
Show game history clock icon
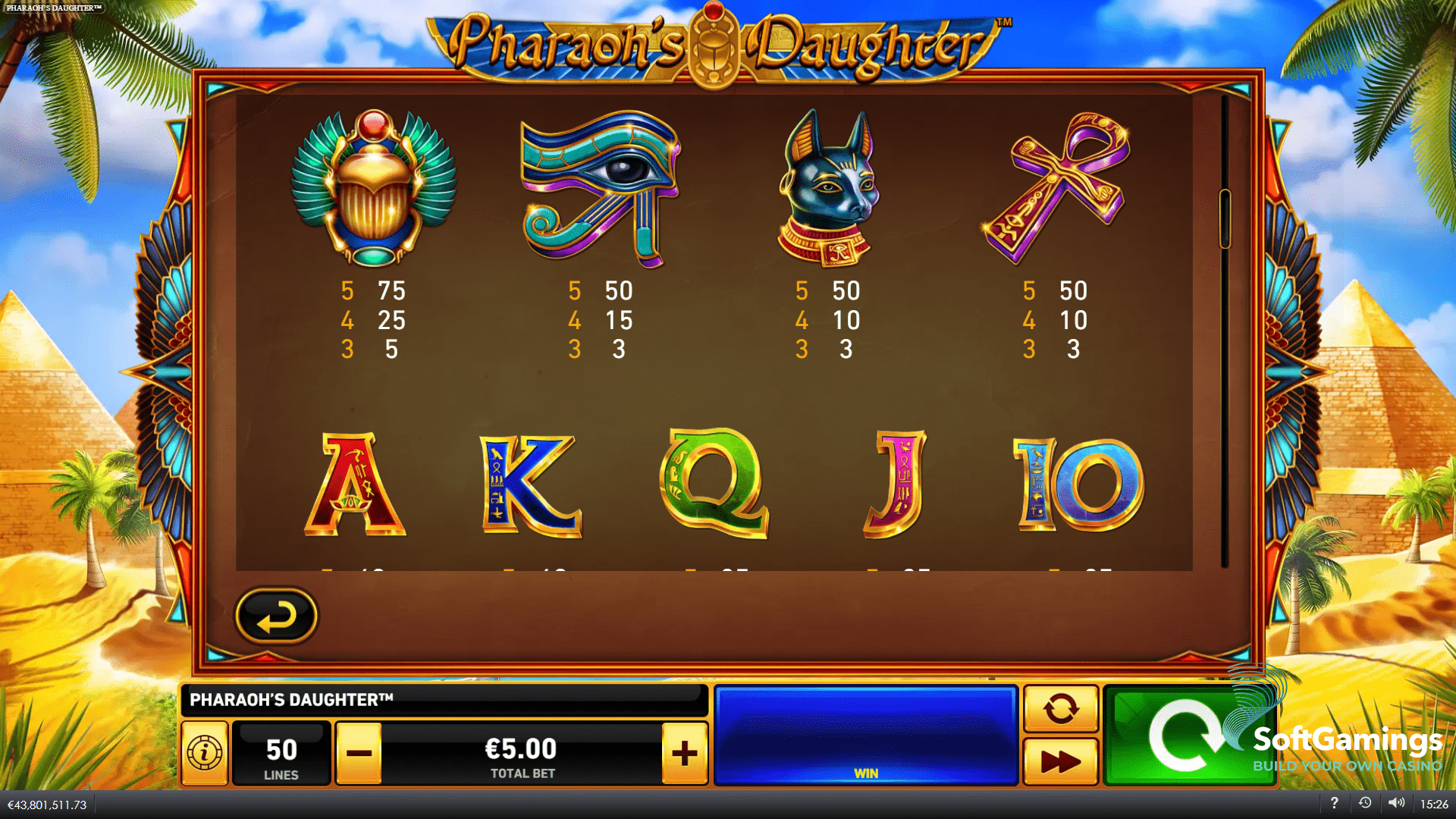1365,803
